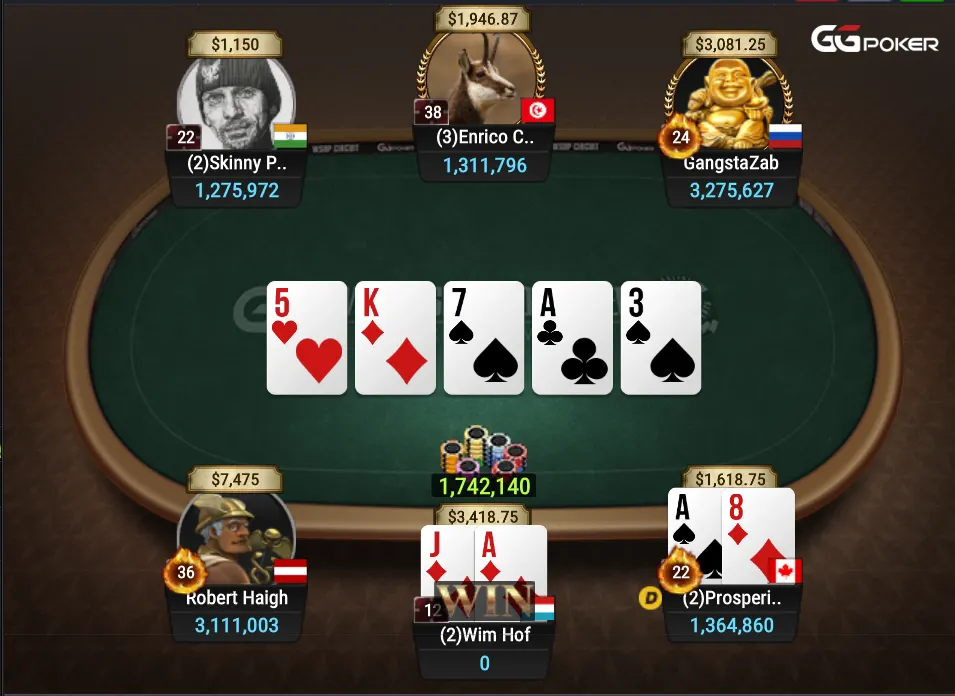Click the GGPoker logo
955x696 pixels.
874,41
